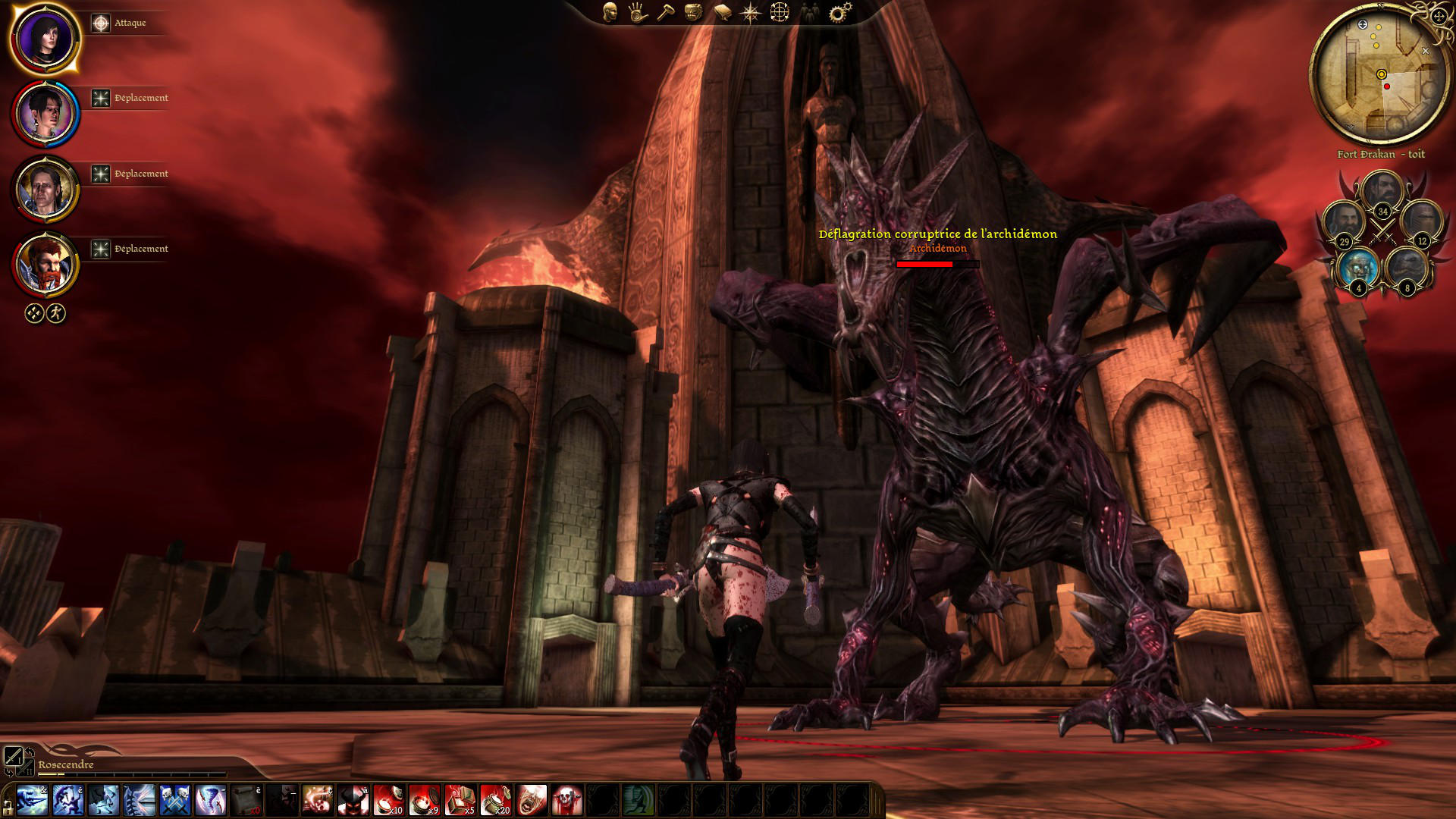1456x819 pixels.
Task: Activate the crossed axes and skulls ability
Action: click(x=175, y=800)
